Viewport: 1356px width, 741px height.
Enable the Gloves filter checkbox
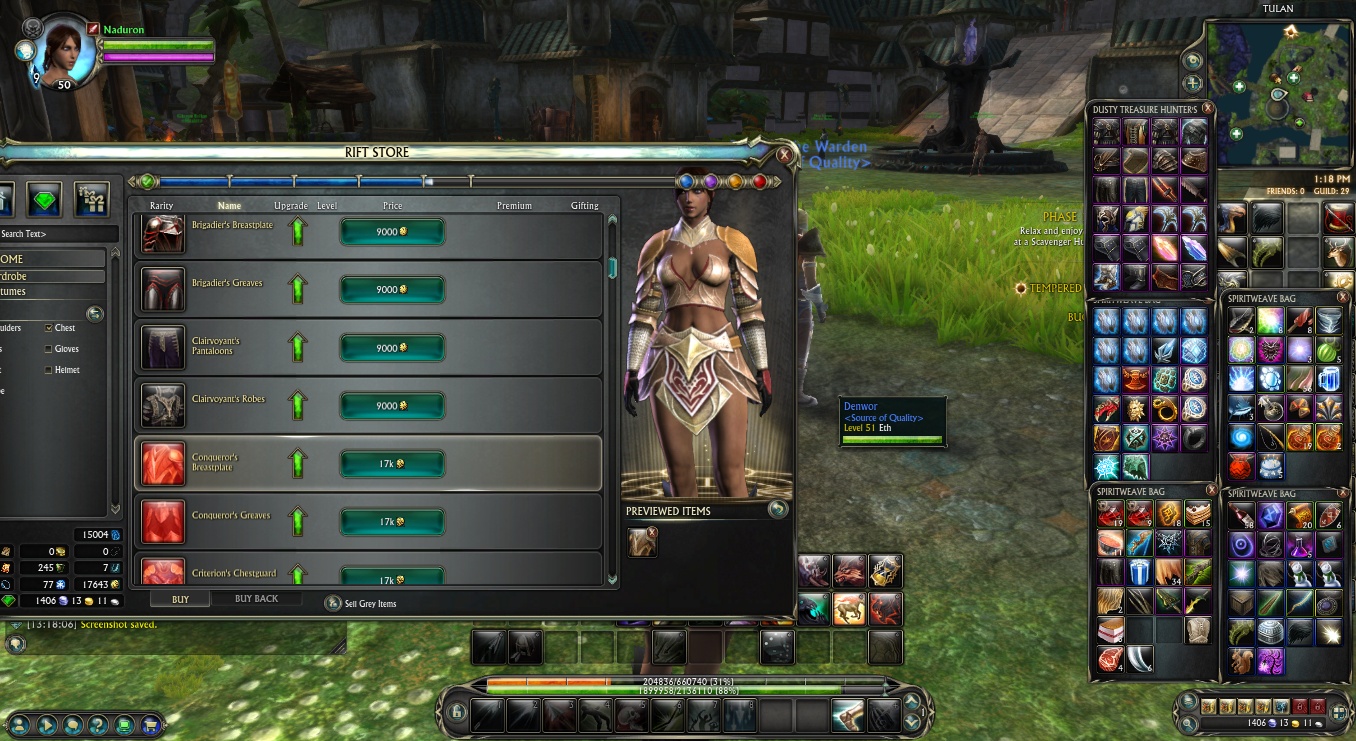tap(49, 349)
